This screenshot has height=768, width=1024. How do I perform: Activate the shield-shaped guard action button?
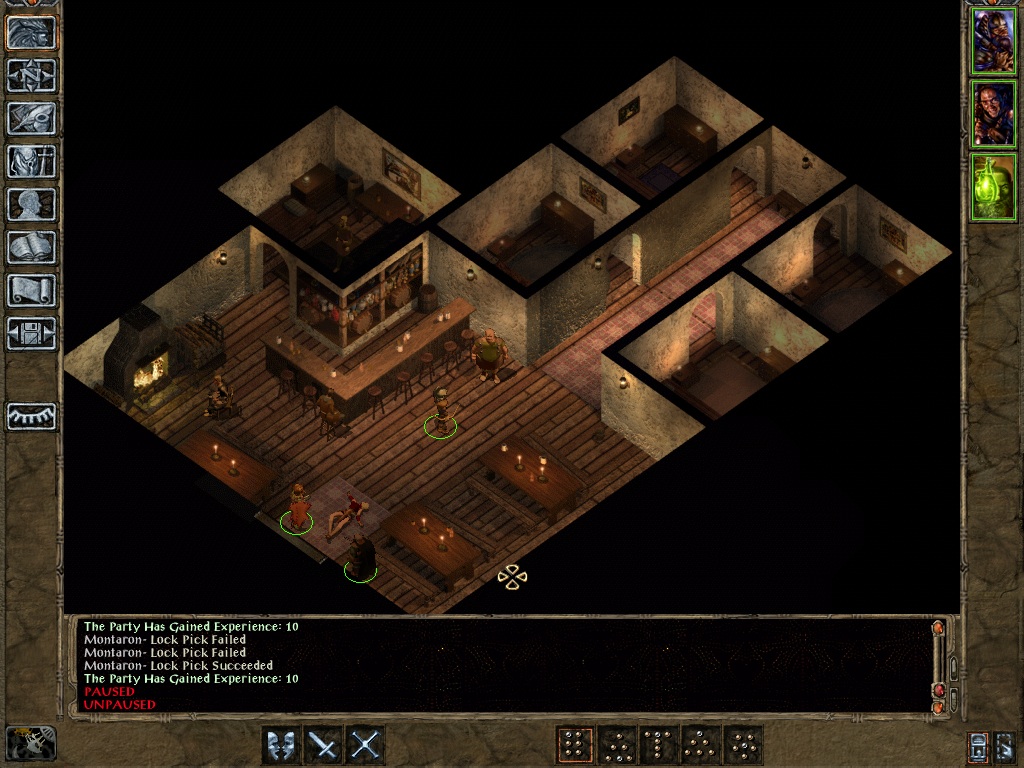(x=281, y=745)
